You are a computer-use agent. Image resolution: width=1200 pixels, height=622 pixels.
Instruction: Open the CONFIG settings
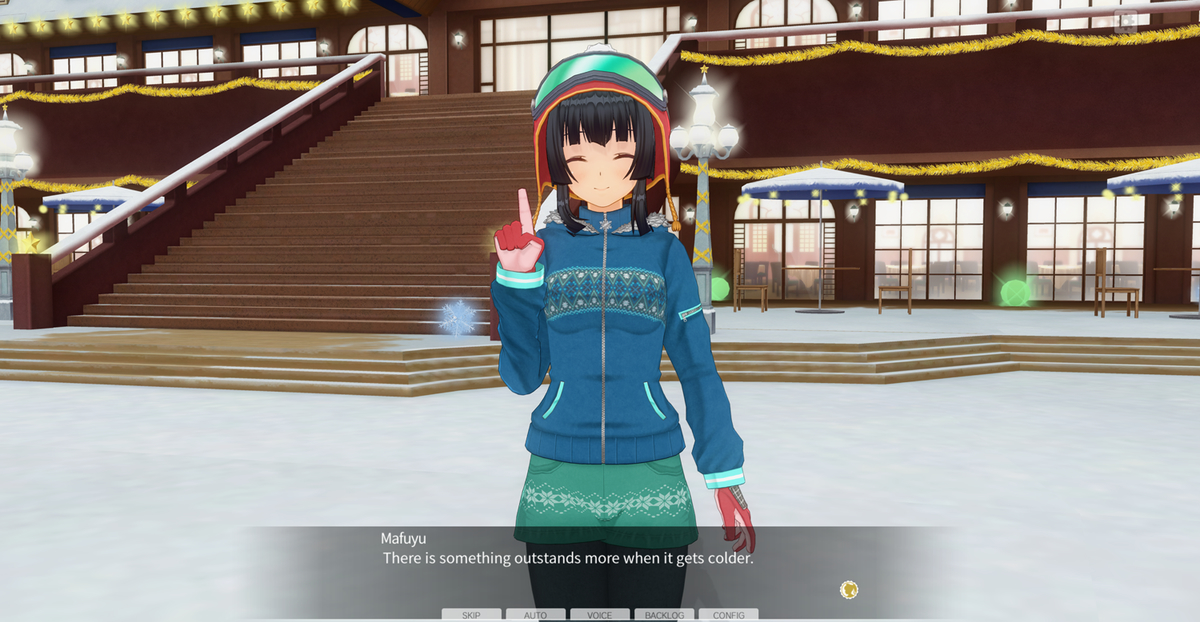[728, 615]
